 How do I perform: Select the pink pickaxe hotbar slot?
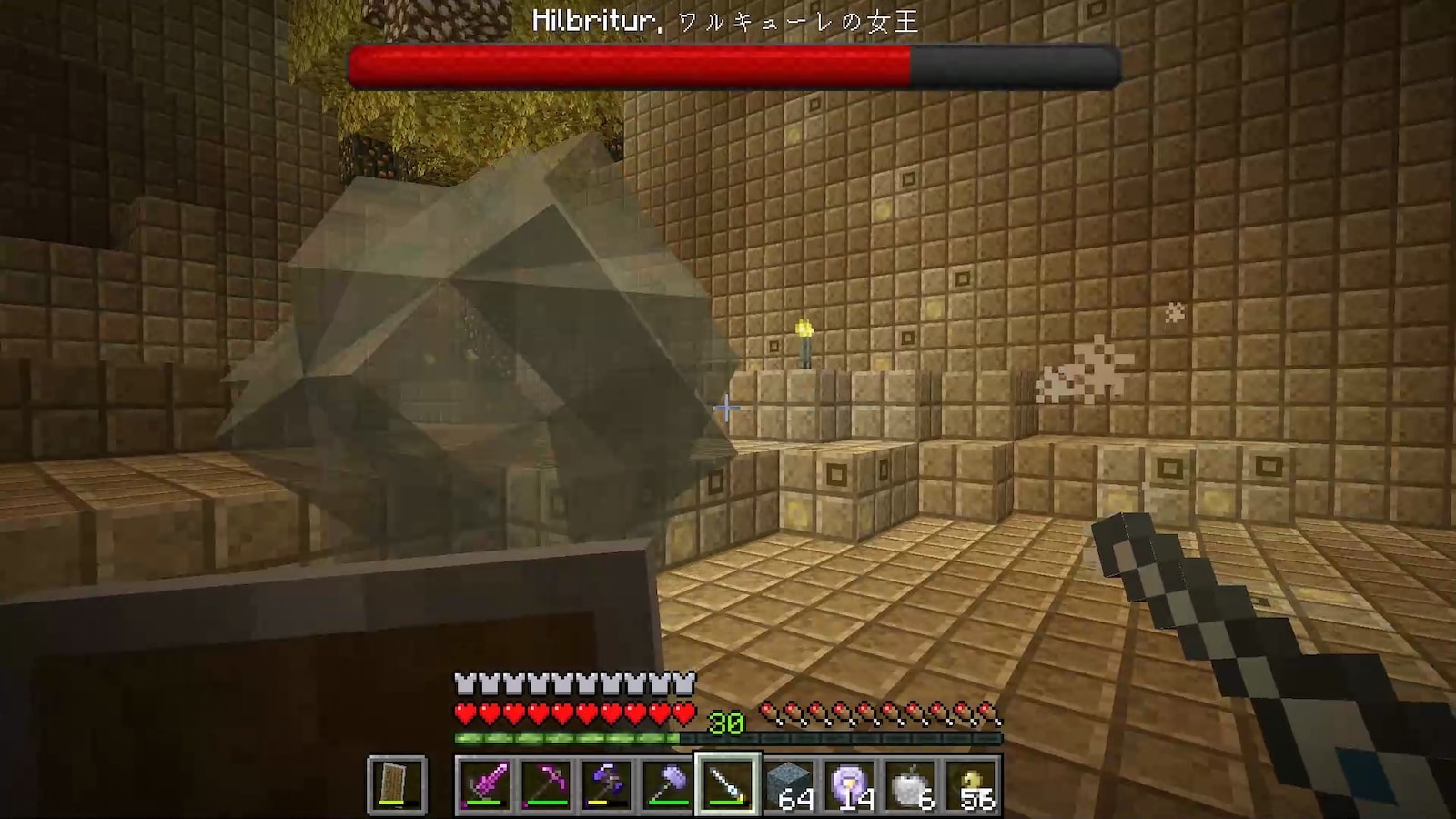click(x=546, y=784)
